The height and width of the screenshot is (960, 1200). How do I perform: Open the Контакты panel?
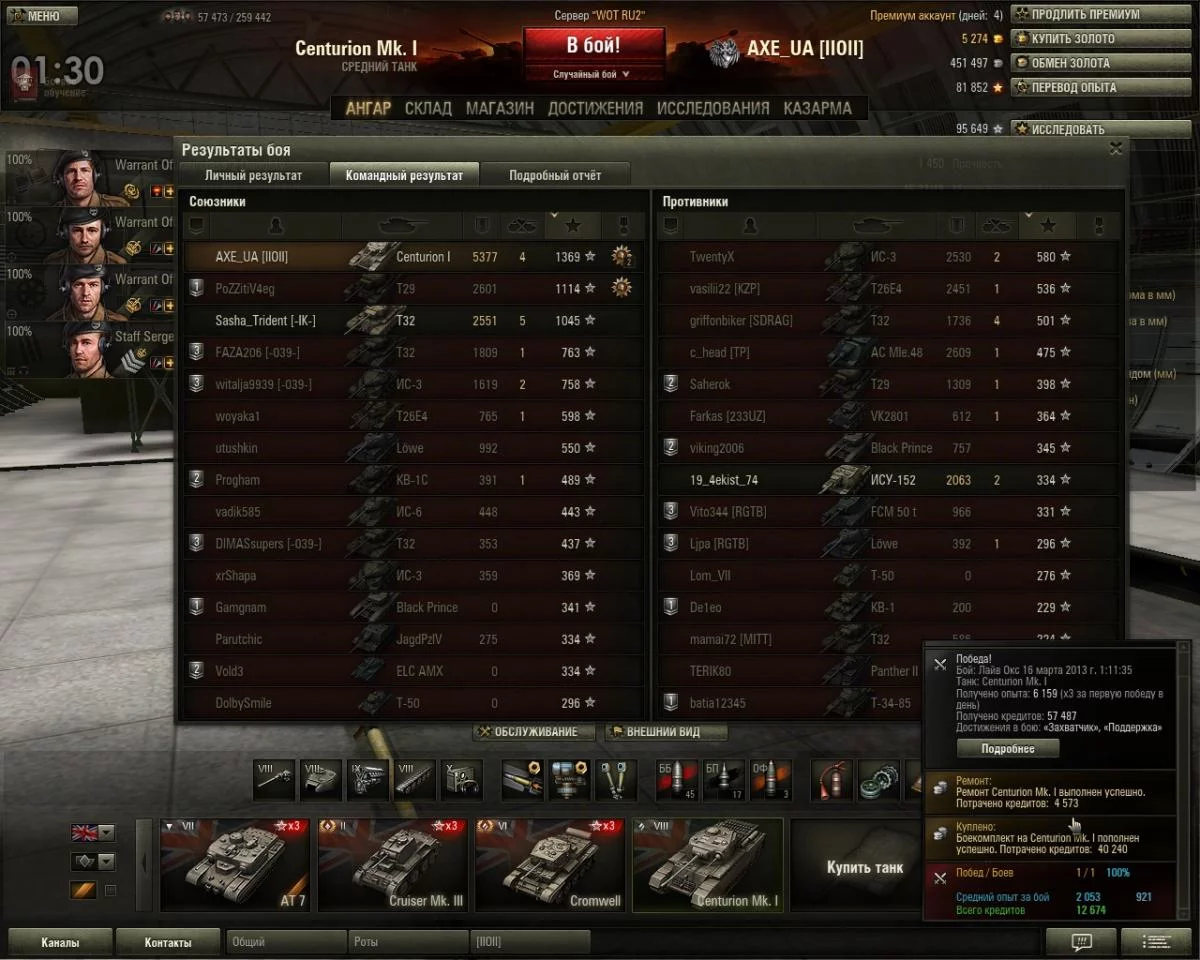[x=167, y=942]
